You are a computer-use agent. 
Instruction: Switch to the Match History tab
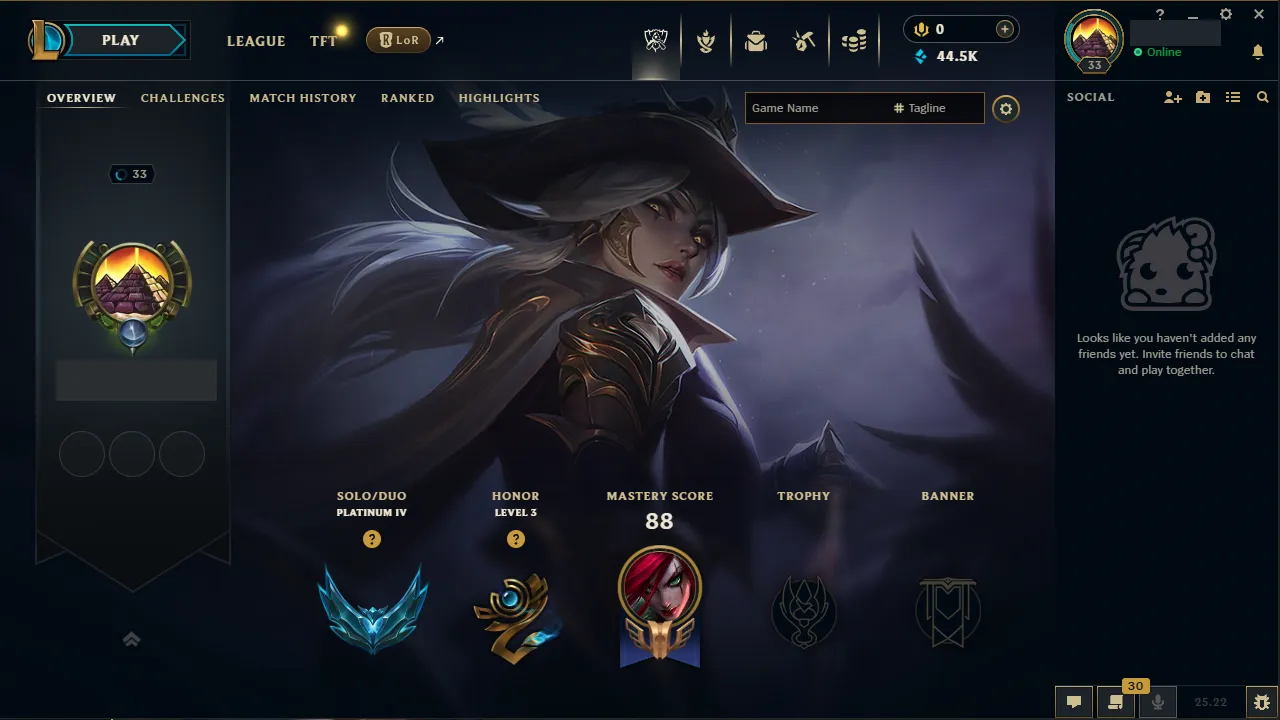click(x=303, y=97)
